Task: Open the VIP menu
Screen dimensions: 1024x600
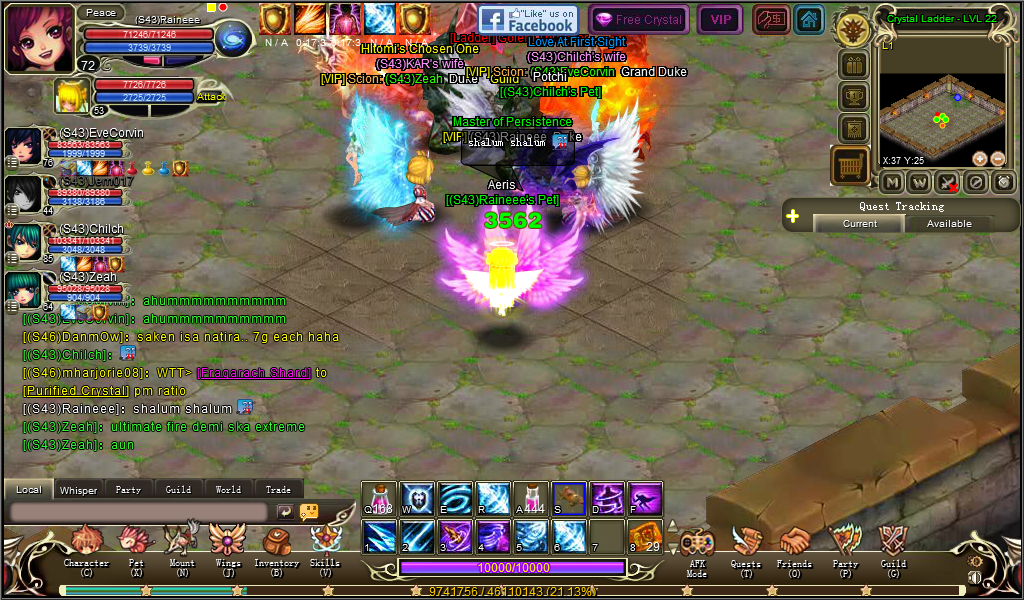Action: (720, 20)
